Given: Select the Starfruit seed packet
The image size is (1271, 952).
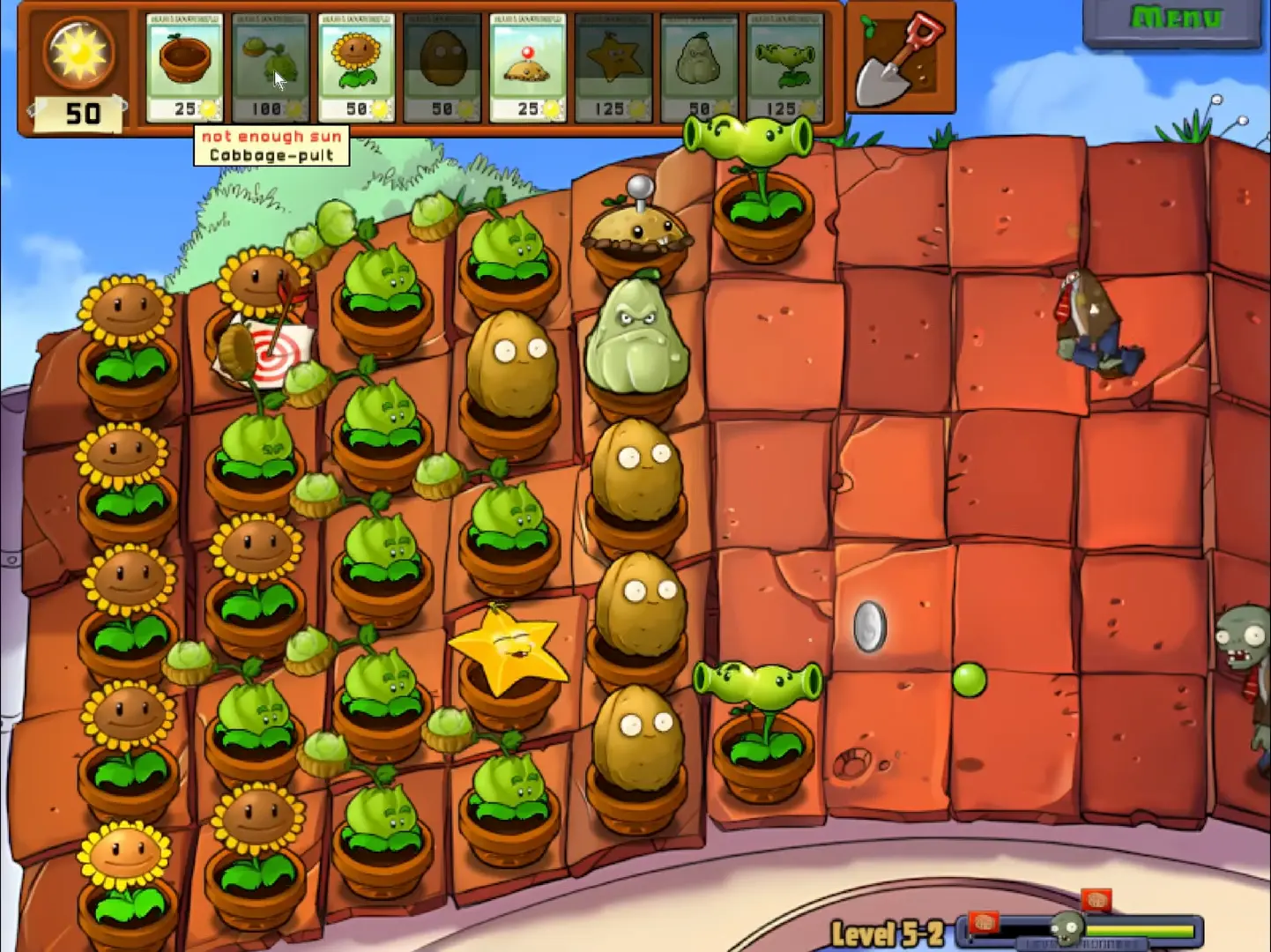Looking at the screenshot, I should (x=613, y=67).
